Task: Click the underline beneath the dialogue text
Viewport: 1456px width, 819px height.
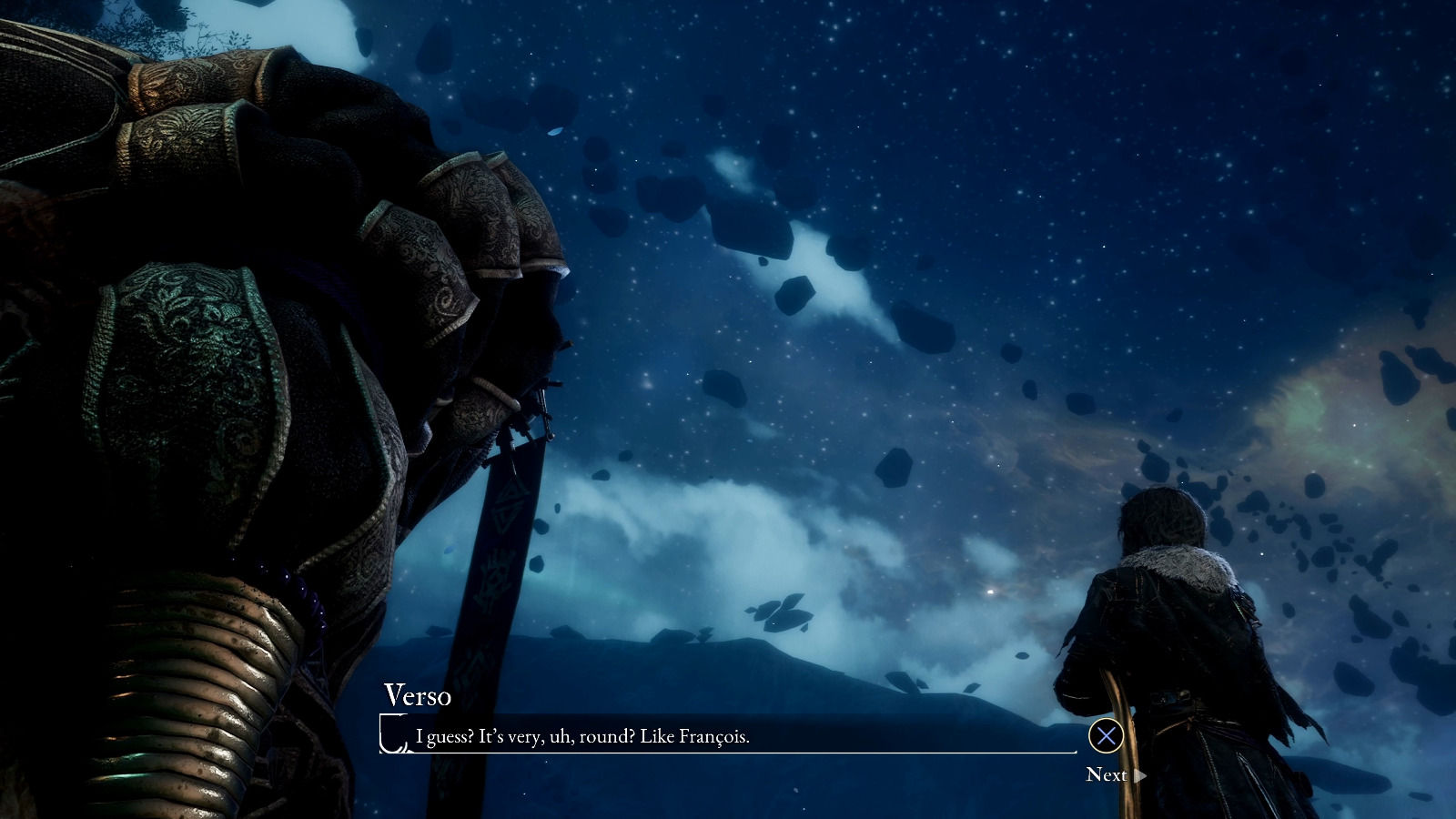Action: click(x=728, y=753)
